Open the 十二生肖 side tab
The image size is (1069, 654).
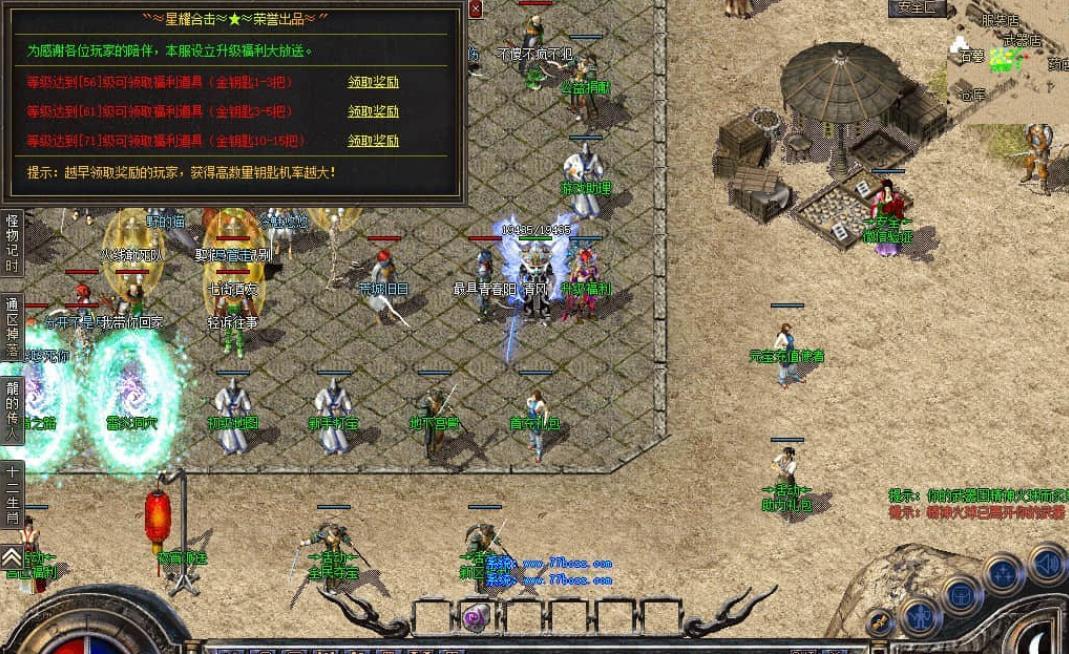pyautogui.click(x=12, y=494)
